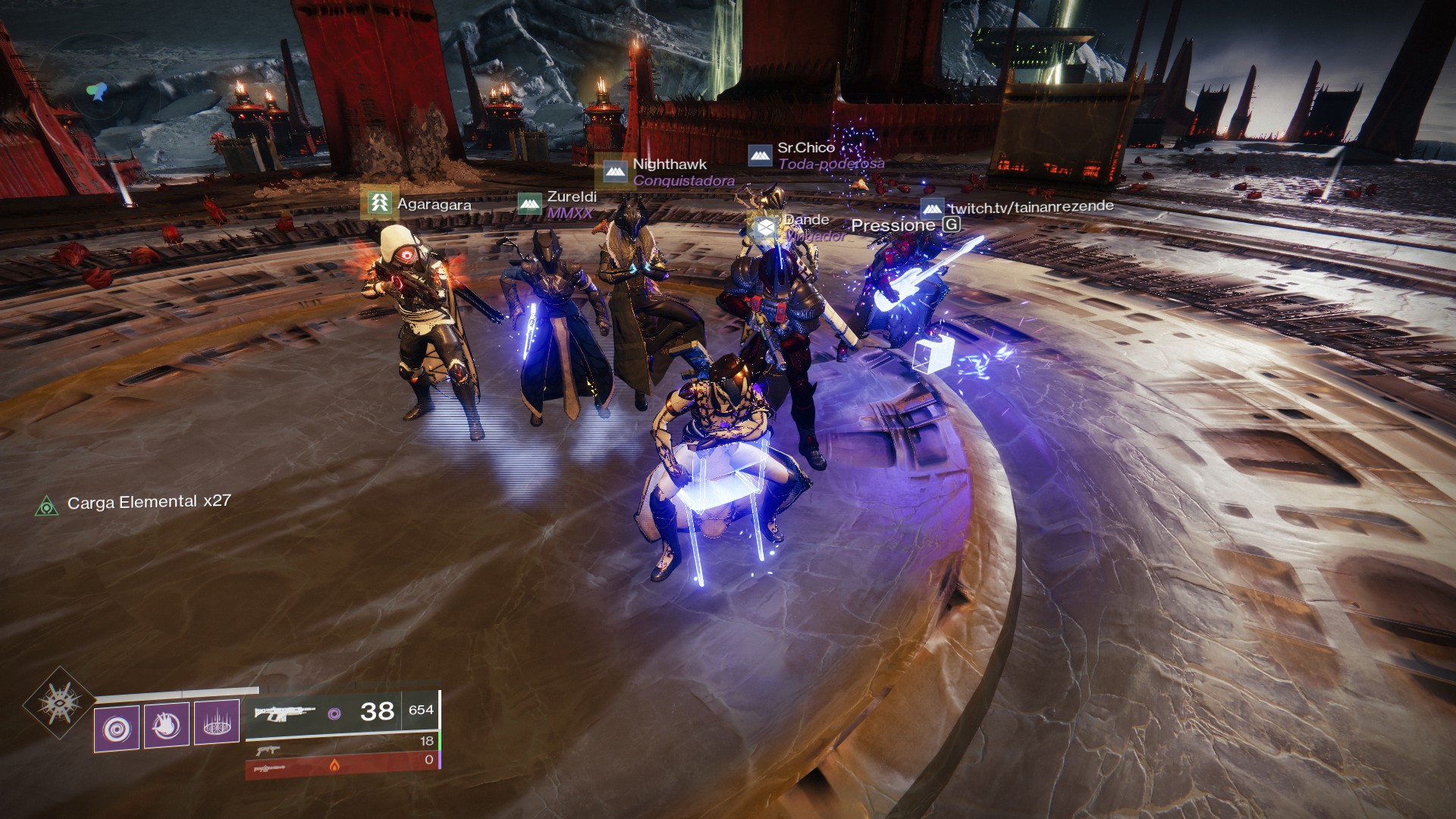This screenshot has width=1456, height=819.
Task: Select the equipped Void auto rifle slot
Action: 343,712
